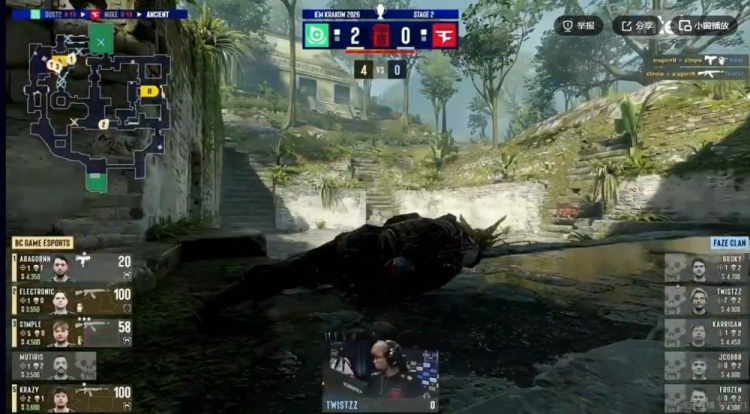
Task: Click the 举报 report button
Action: (x=579, y=26)
